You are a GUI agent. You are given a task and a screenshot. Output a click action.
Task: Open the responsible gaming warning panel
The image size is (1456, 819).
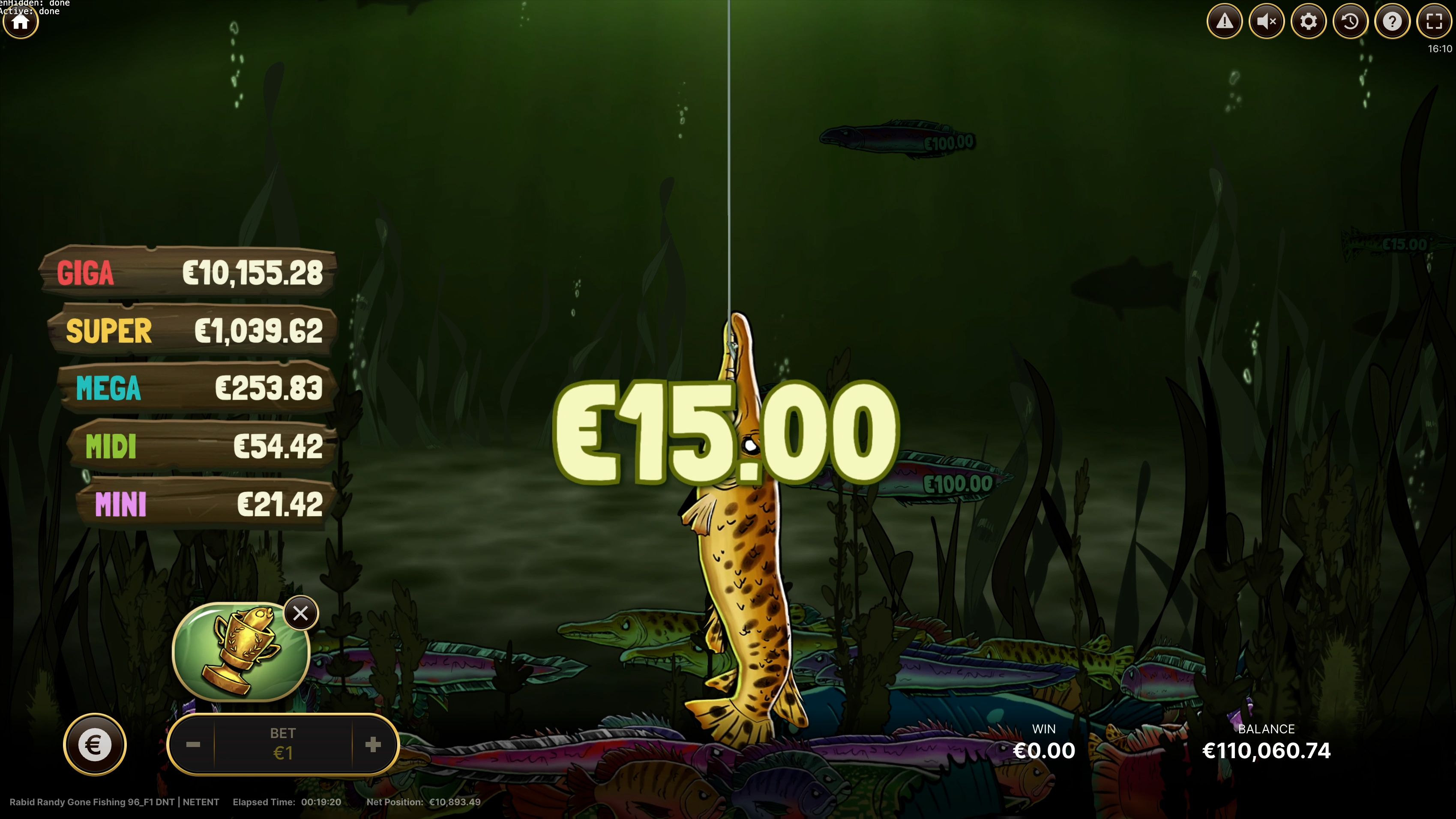pyautogui.click(x=1225, y=21)
